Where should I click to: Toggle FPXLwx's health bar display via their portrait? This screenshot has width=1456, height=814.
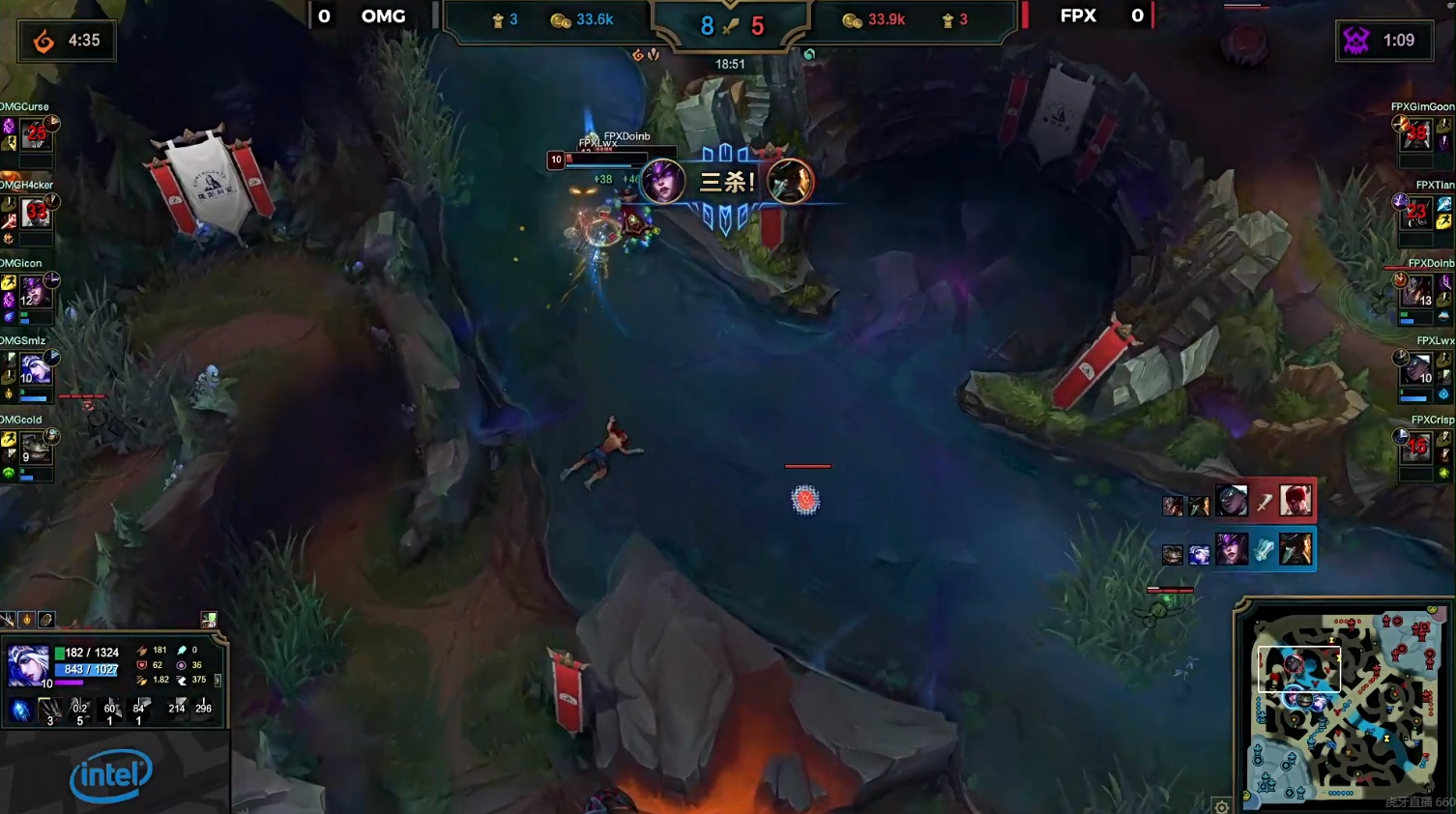click(x=1417, y=370)
